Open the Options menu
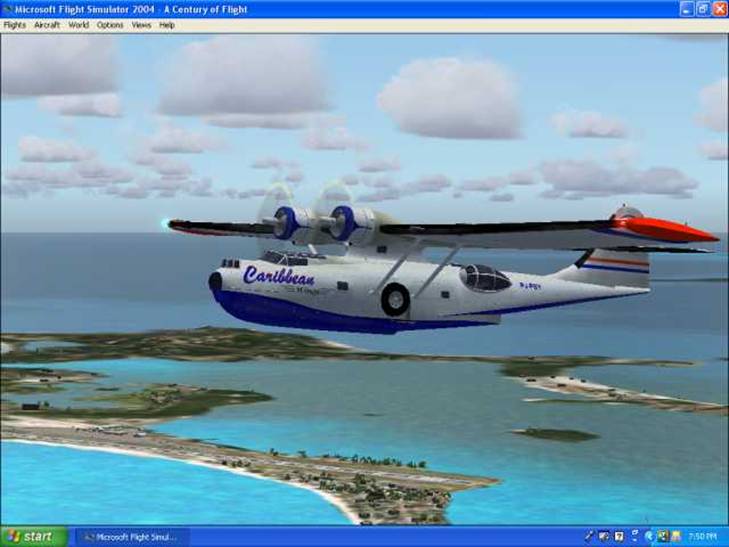 pos(110,25)
